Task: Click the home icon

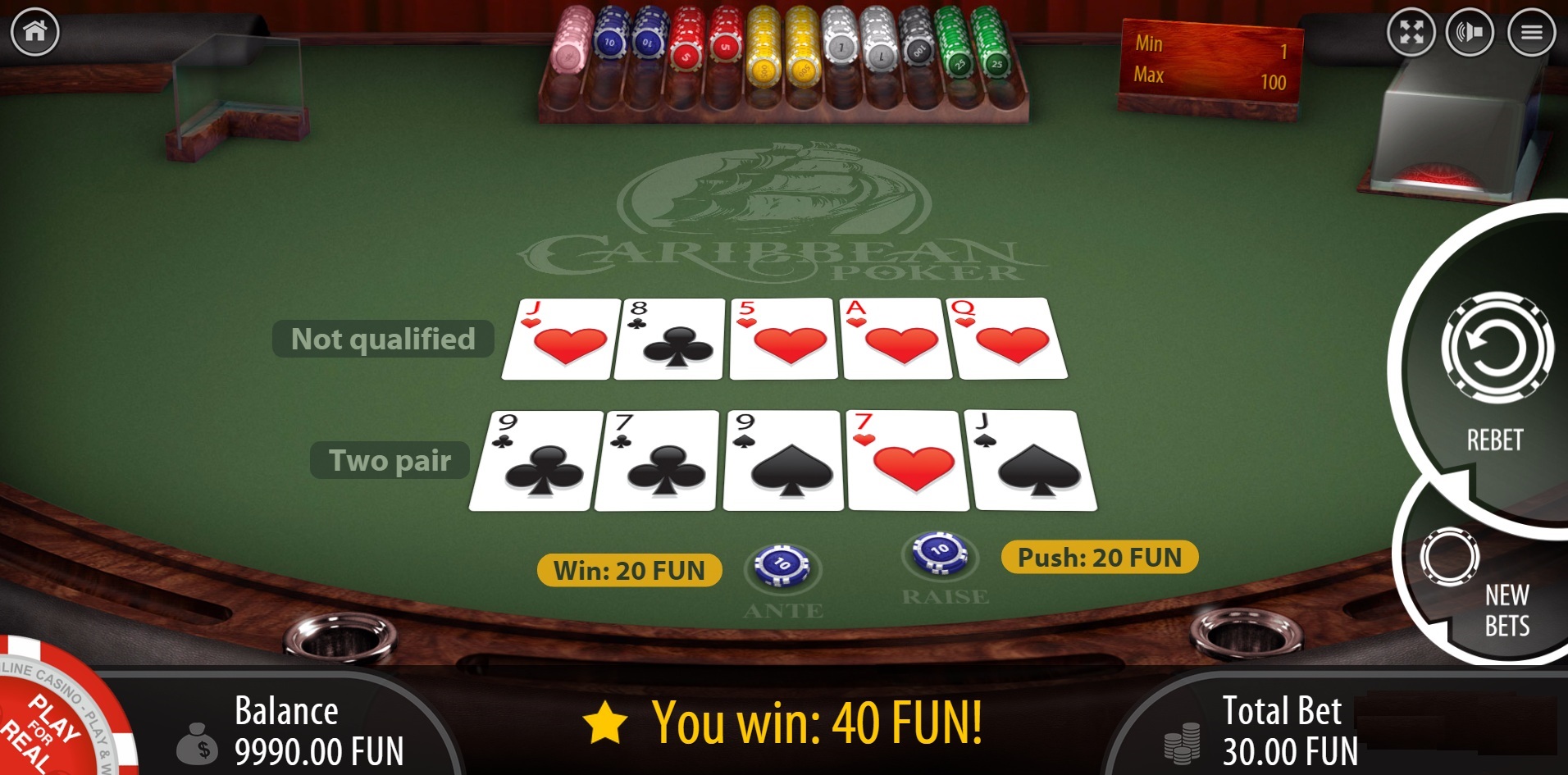Action: click(x=33, y=31)
